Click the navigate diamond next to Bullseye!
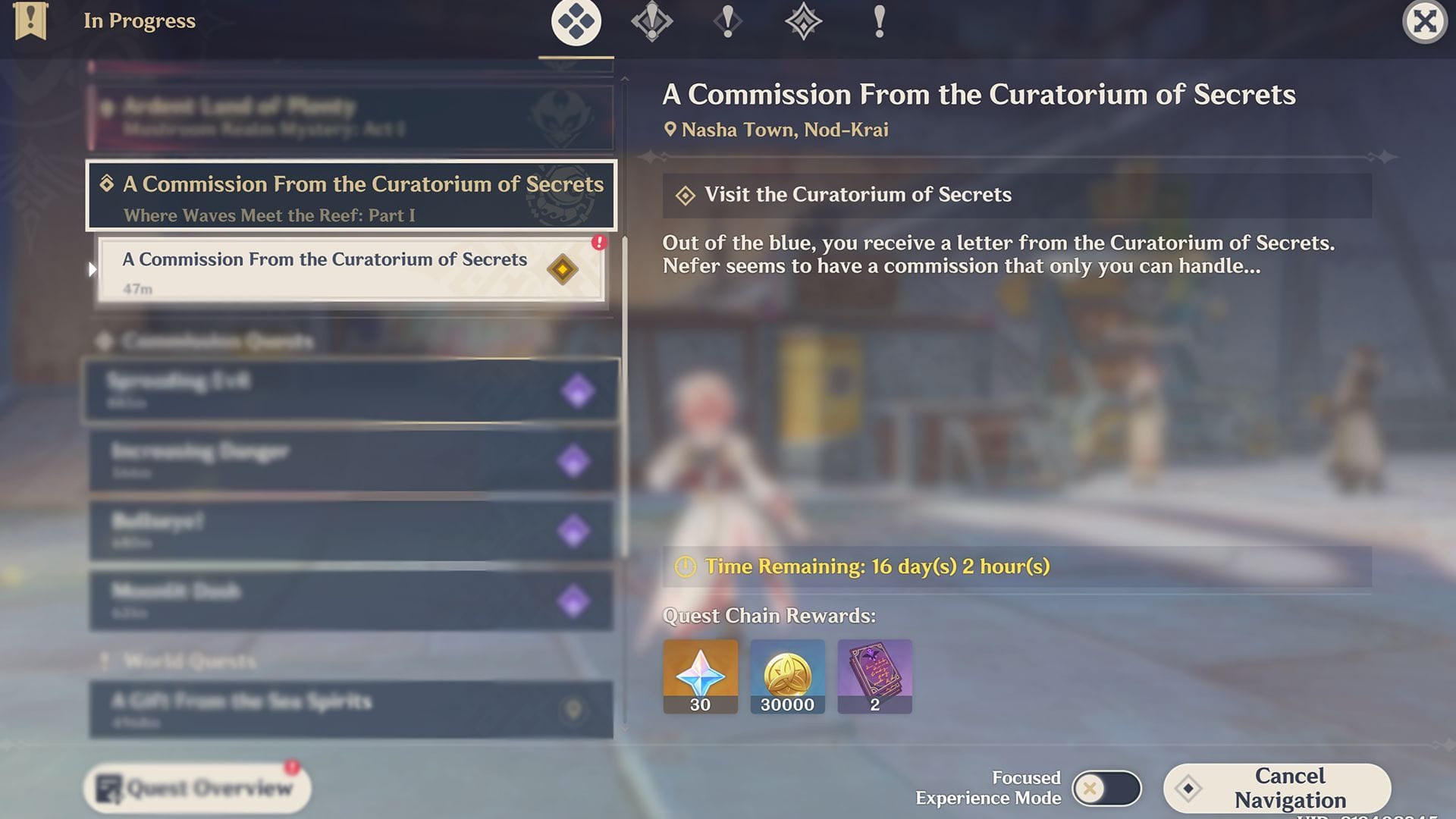Image resolution: width=1456 pixels, height=819 pixels. coord(576,531)
